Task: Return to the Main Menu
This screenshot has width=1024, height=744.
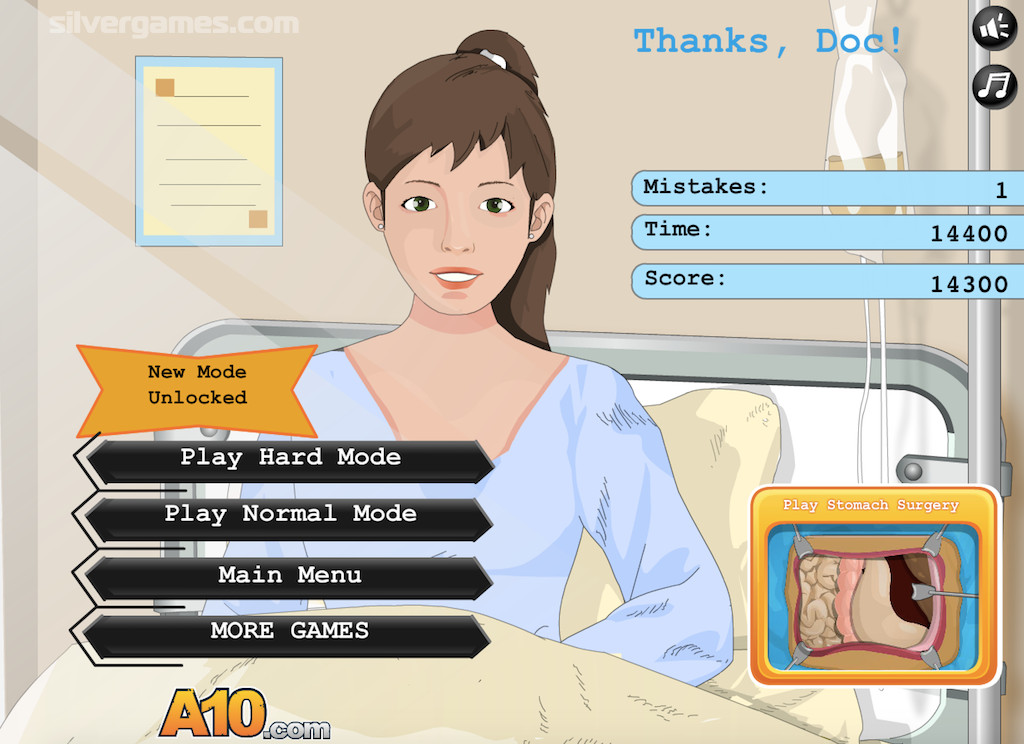Action: [x=290, y=576]
